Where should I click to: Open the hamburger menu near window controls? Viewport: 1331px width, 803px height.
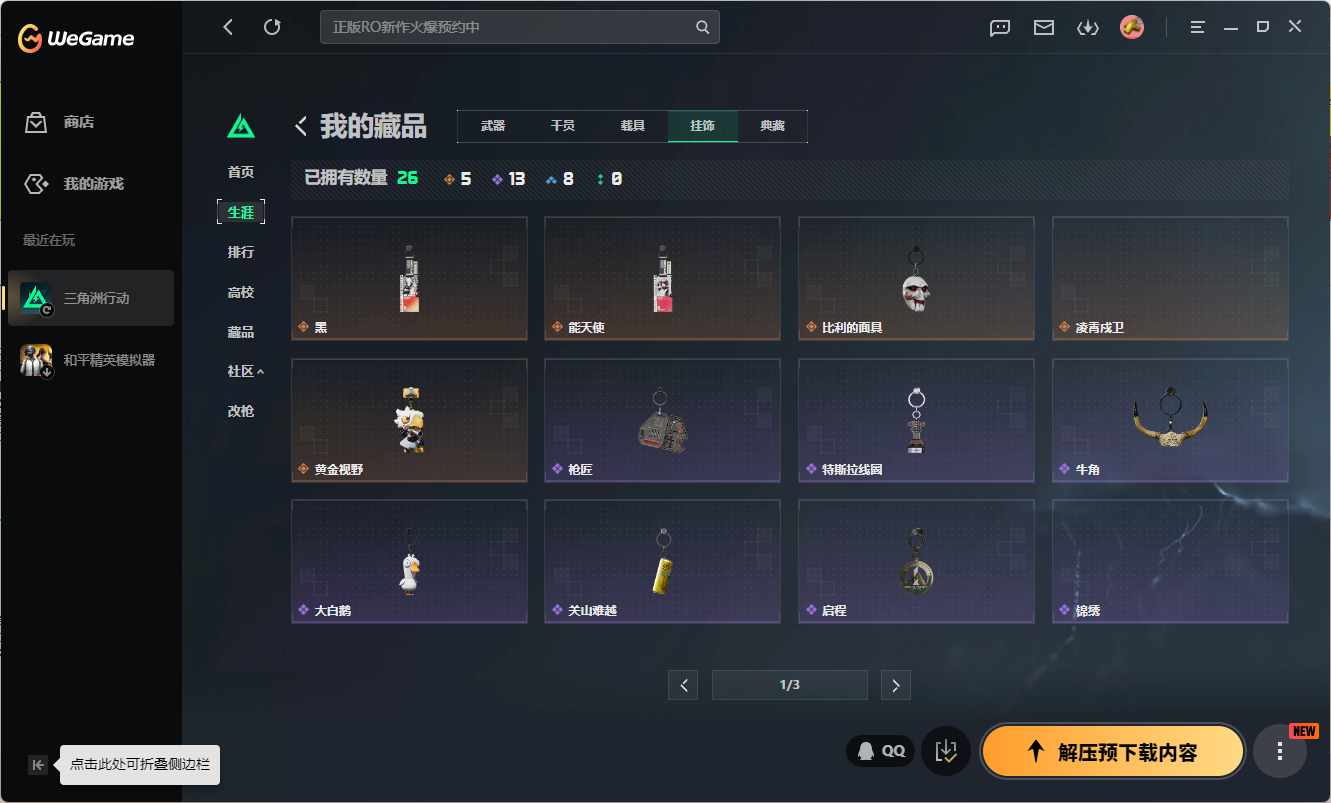tap(1196, 27)
